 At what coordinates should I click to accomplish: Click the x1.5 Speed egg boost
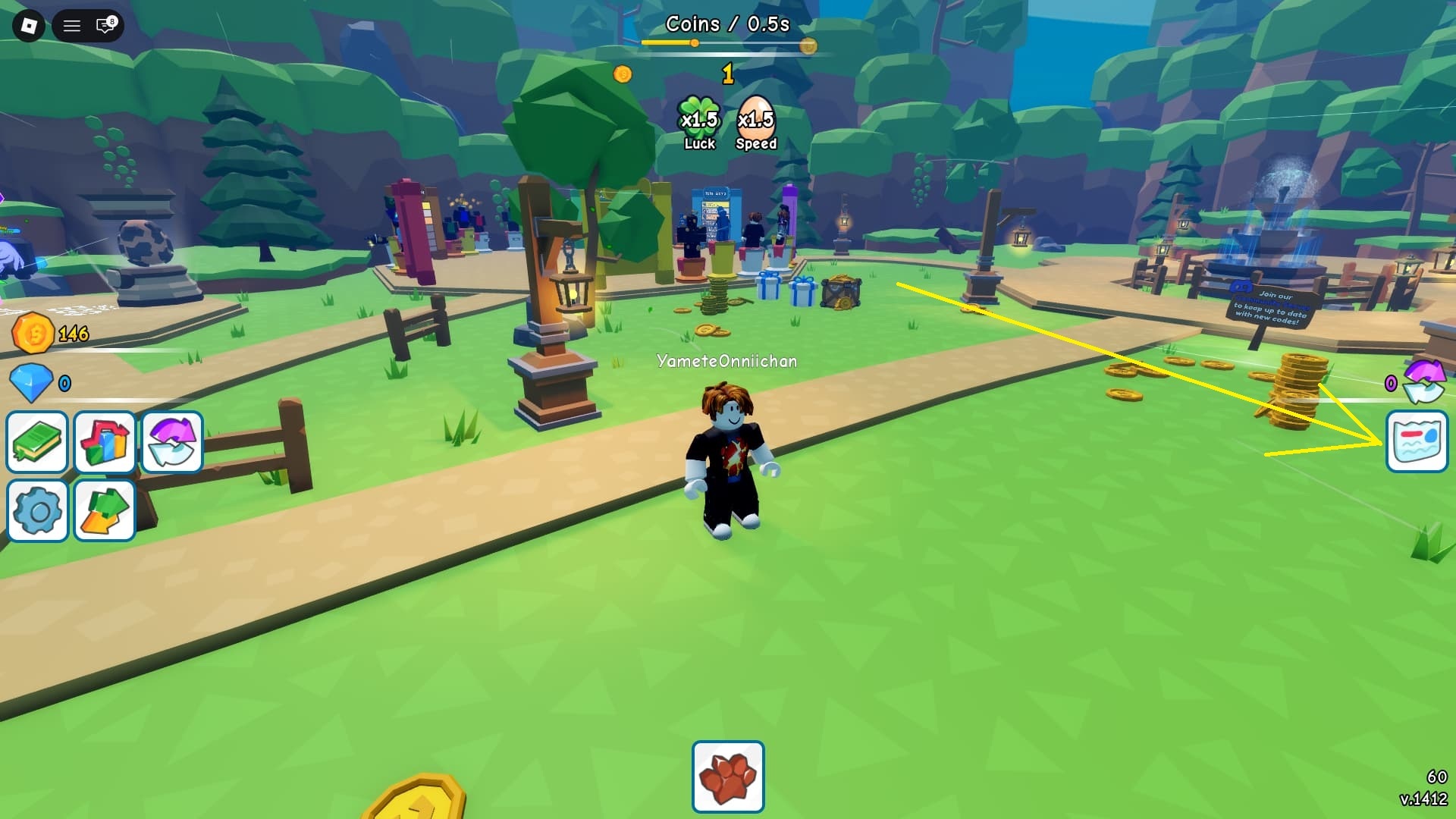[x=756, y=123]
